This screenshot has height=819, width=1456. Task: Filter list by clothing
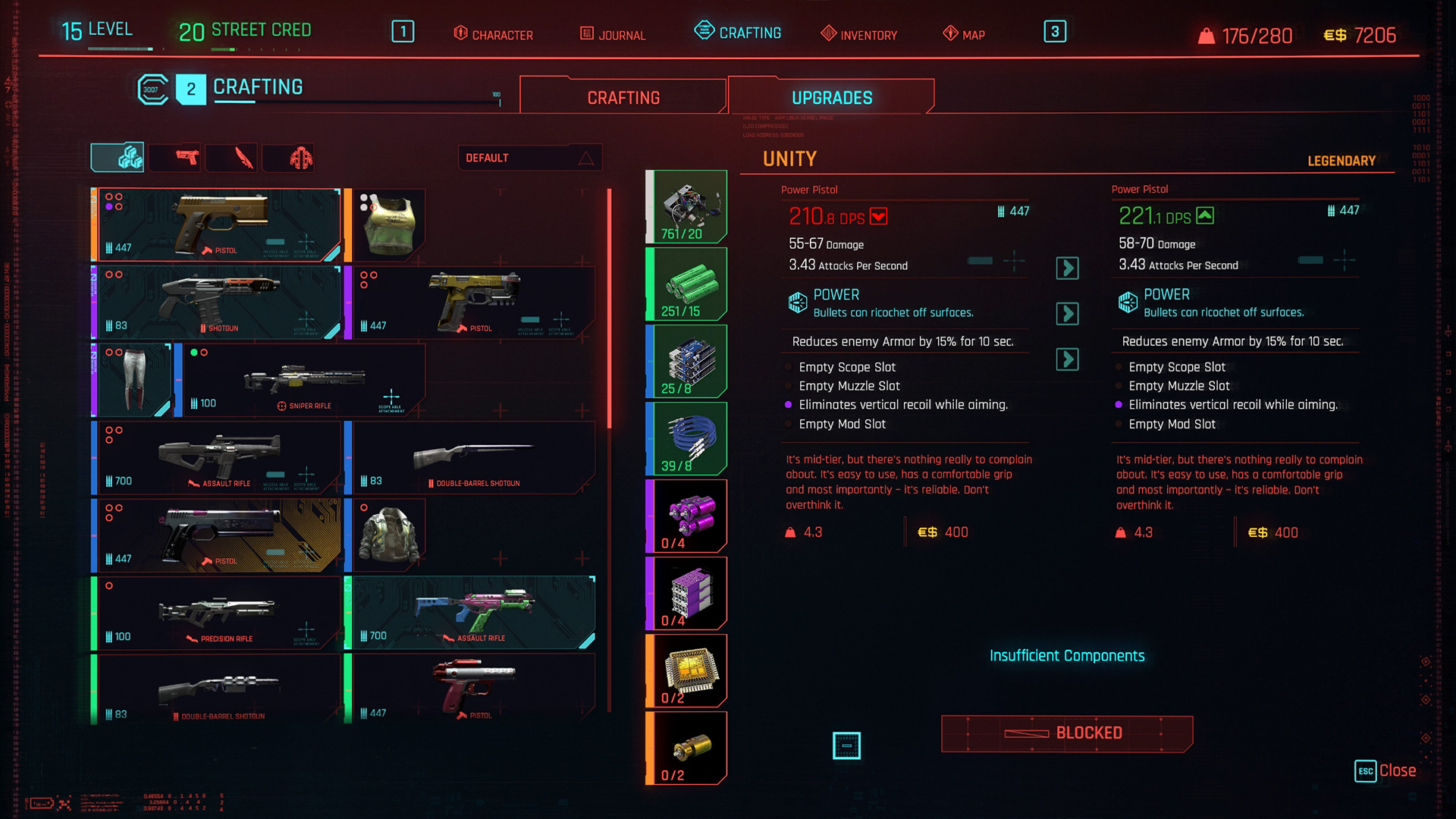(x=300, y=158)
